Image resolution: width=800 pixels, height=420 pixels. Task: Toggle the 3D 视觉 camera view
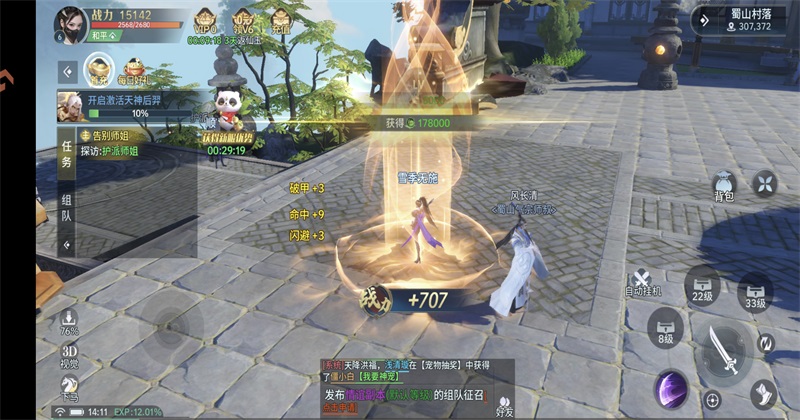(x=69, y=357)
